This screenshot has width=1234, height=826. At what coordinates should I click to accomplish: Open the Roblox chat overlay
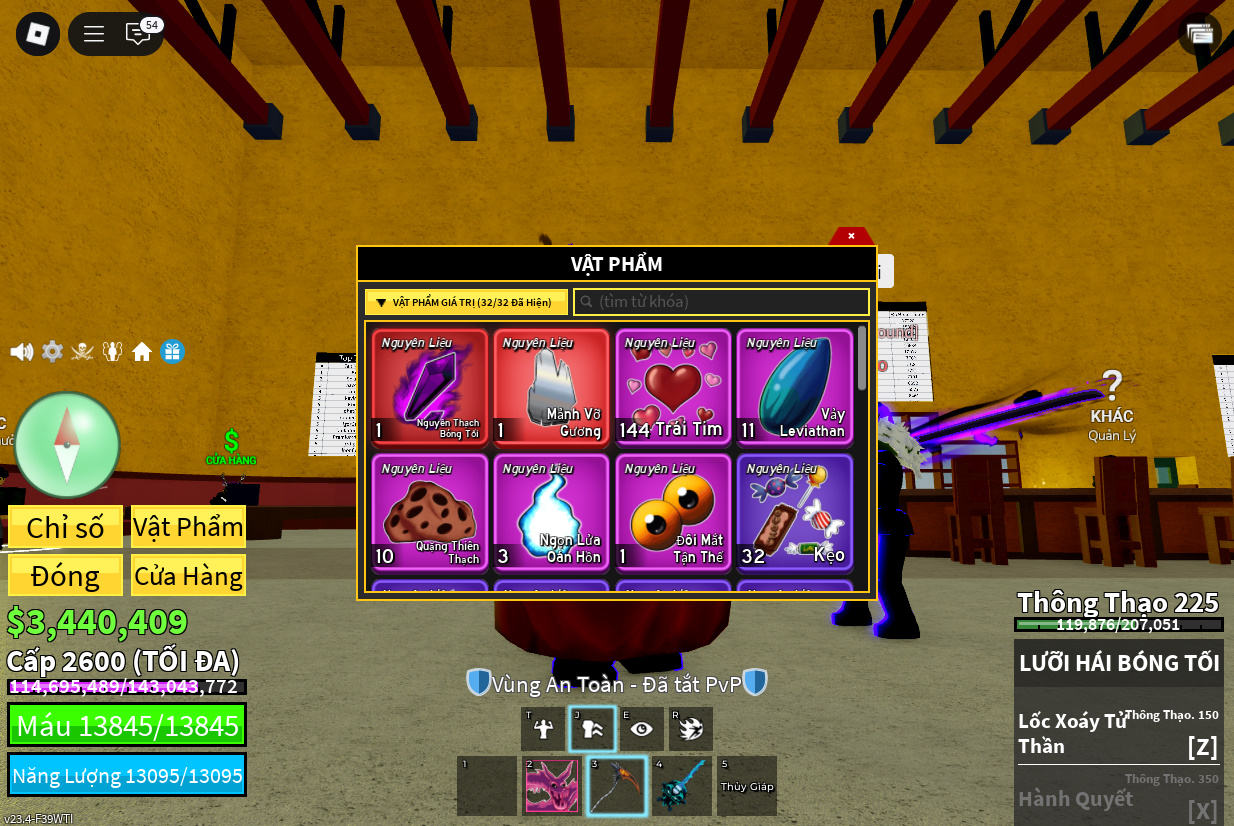point(138,34)
